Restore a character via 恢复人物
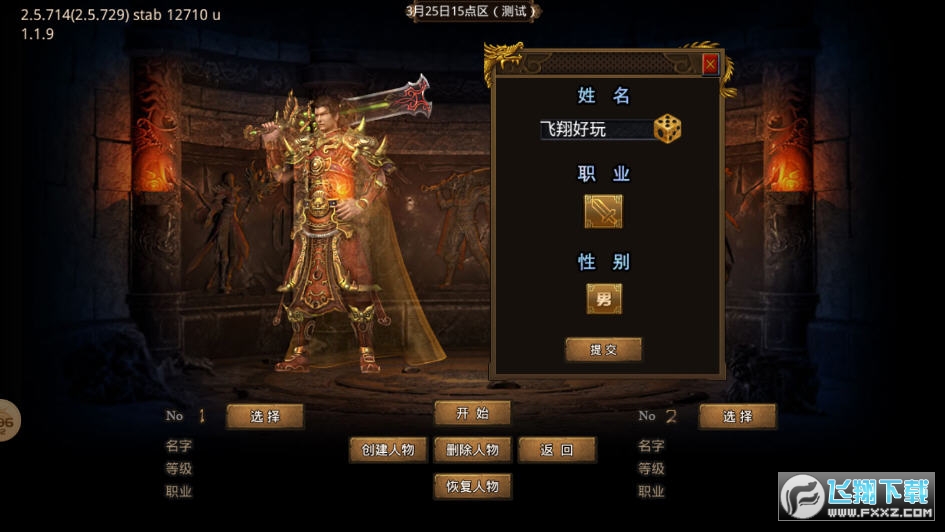 (472, 487)
